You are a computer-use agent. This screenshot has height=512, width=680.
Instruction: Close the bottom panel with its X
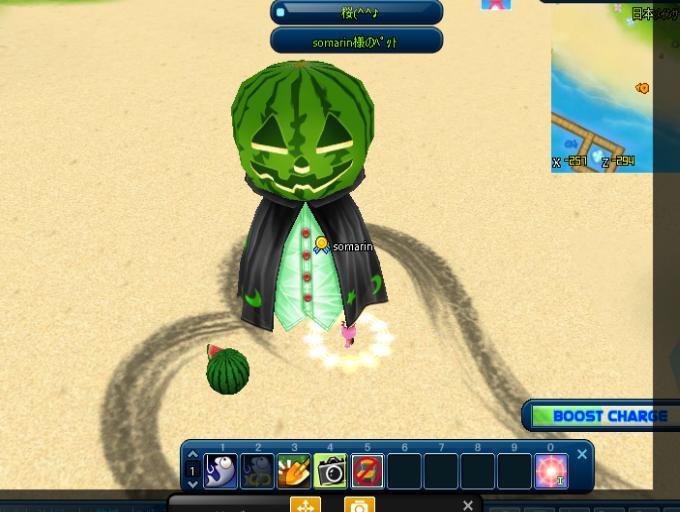(467, 505)
